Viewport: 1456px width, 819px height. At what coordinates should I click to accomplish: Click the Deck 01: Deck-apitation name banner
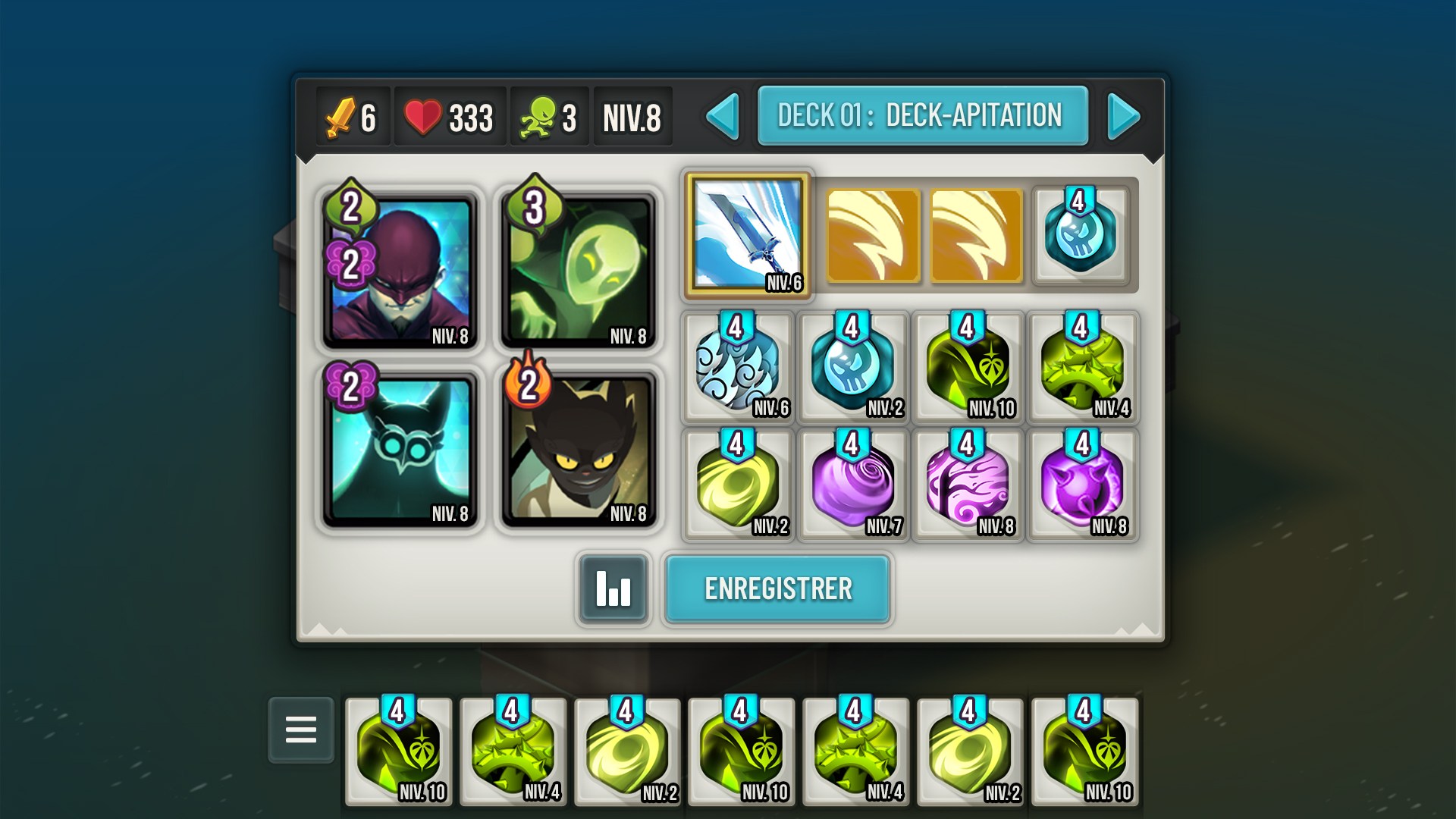coord(922,115)
